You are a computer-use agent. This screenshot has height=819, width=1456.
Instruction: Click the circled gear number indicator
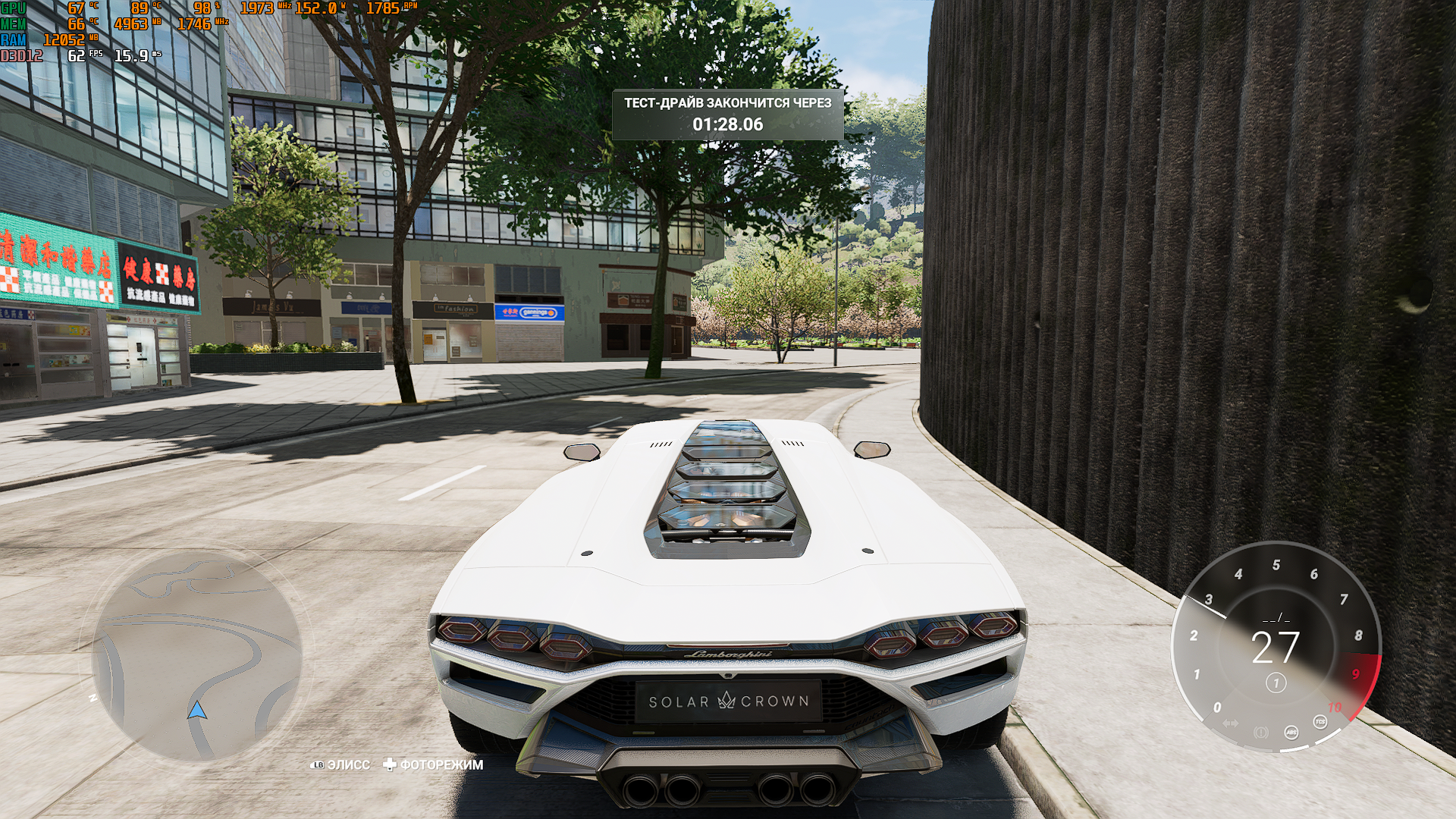point(1276,683)
